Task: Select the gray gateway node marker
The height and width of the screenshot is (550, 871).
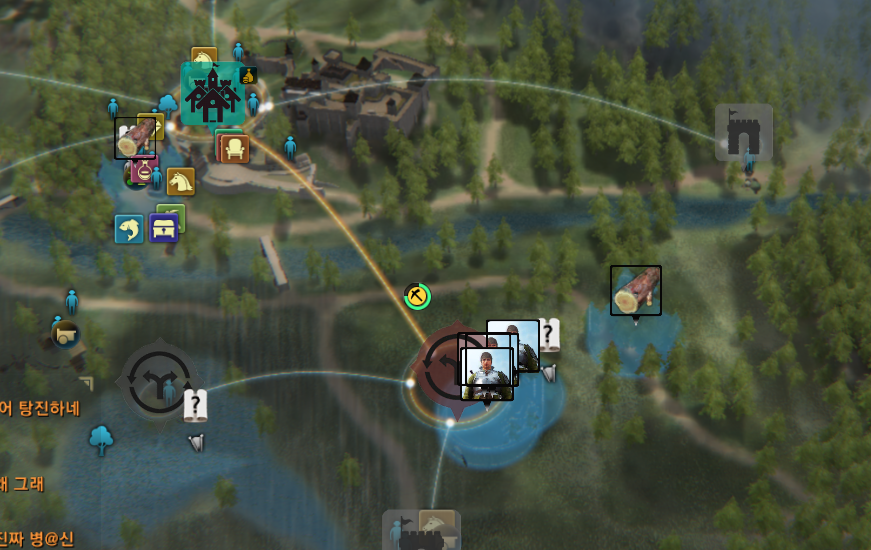Action: (x=744, y=133)
